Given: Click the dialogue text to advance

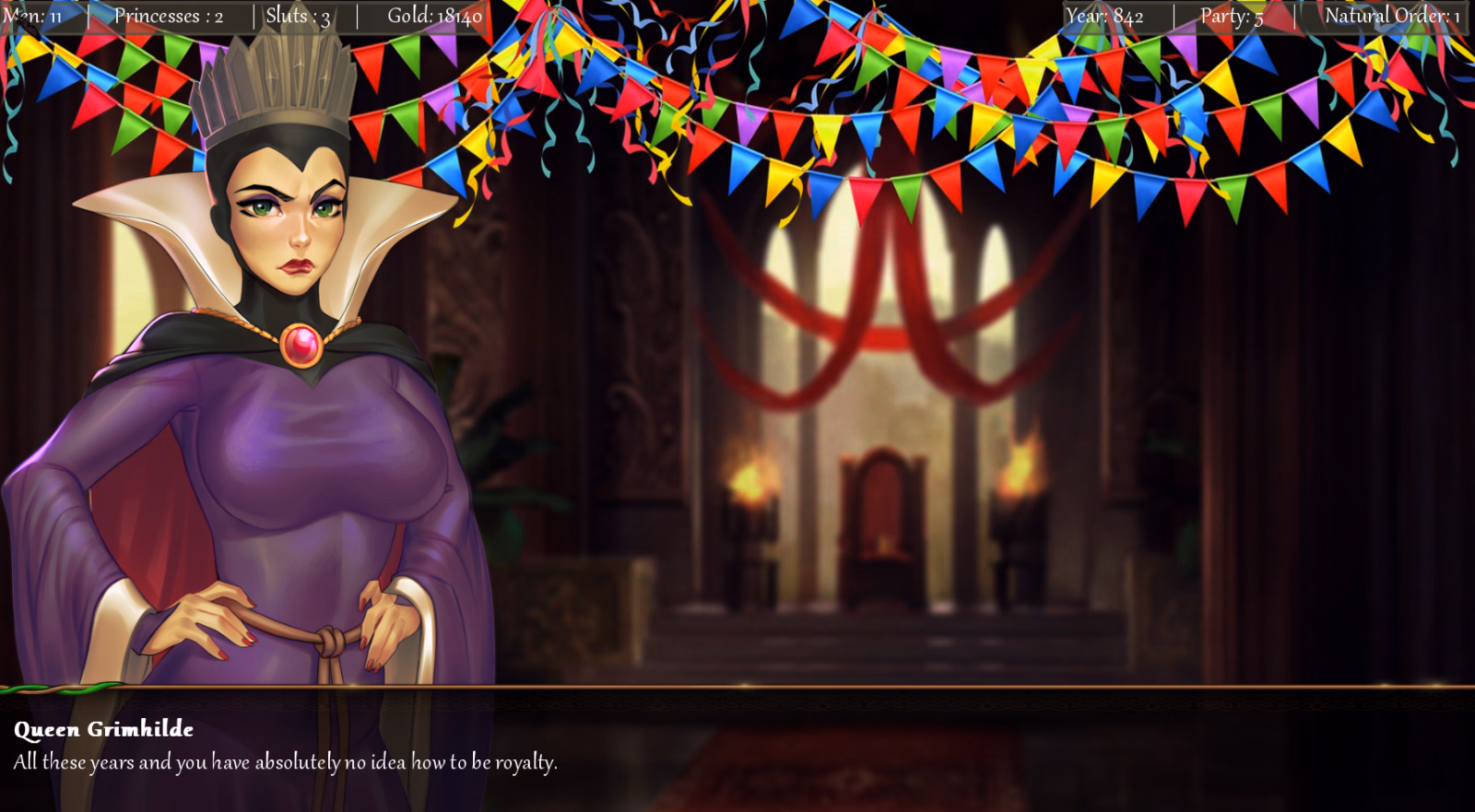Looking at the screenshot, I should (284, 762).
